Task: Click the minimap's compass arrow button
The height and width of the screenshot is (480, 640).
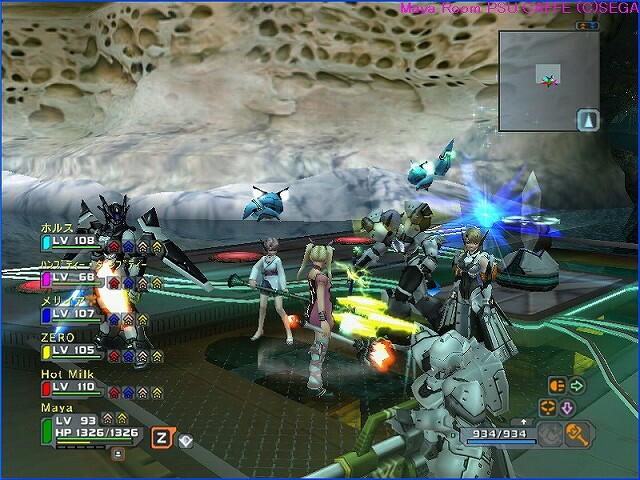Action: (x=587, y=120)
